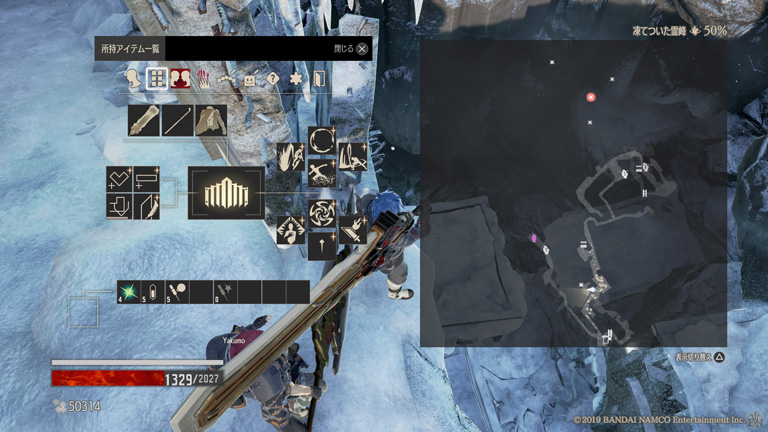Switch to the red two-figures tab
This screenshot has width=768, height=432.
(x=180, y=79)
